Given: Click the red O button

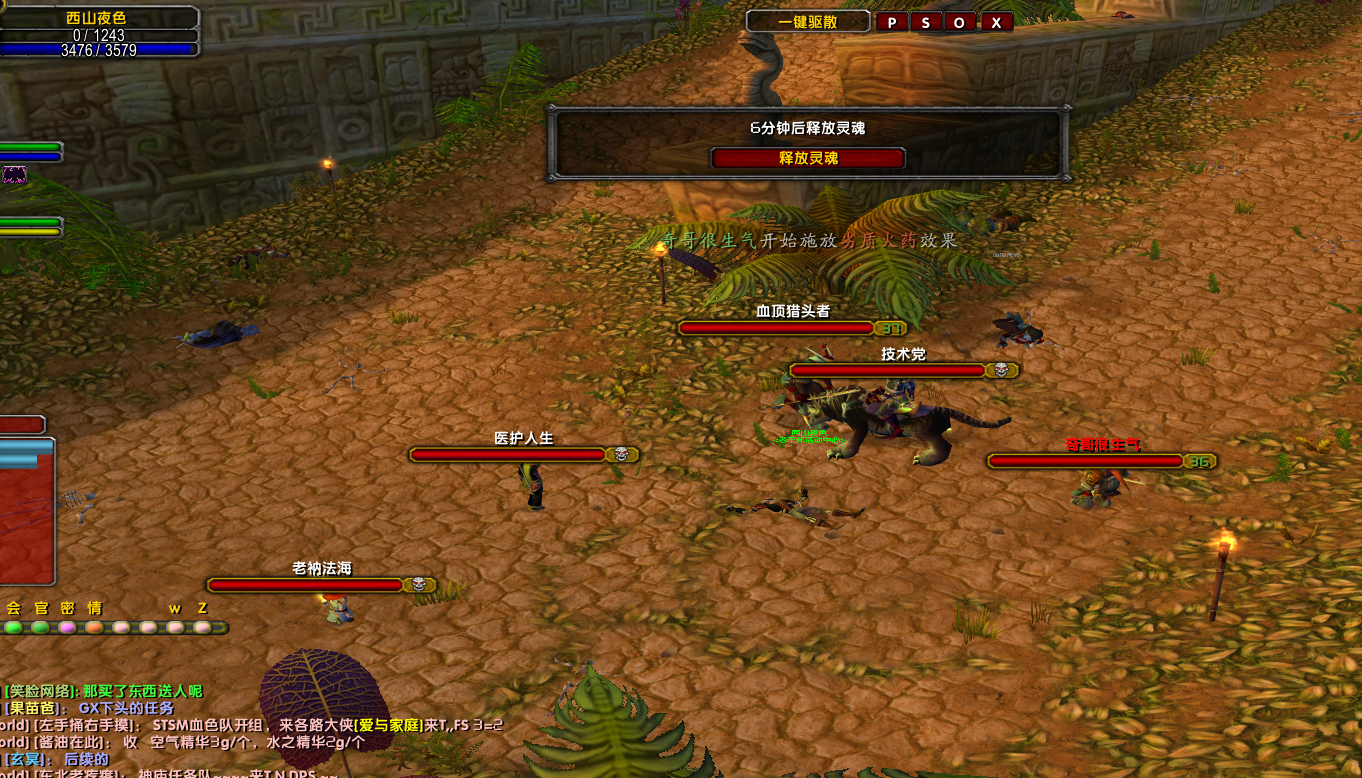Looking at the screenshot, I should point(960,22).
